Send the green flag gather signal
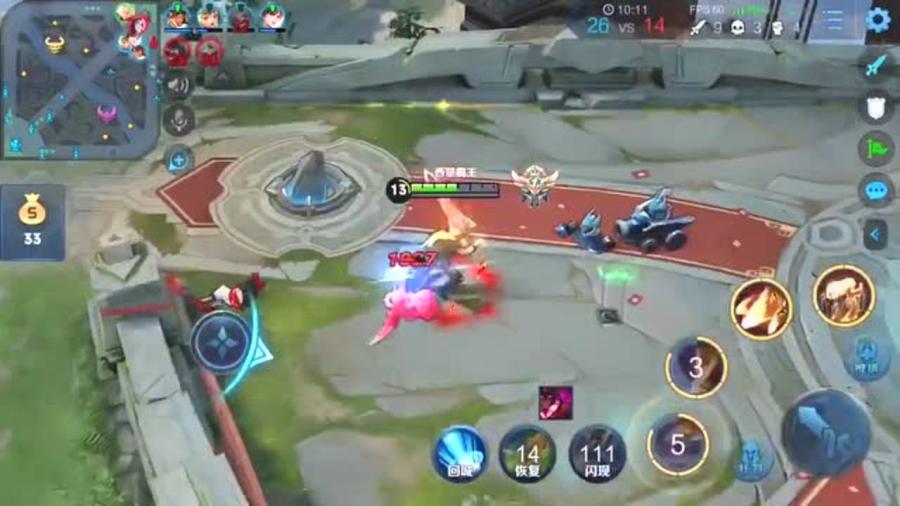900x506 pixels. (876, 149)
